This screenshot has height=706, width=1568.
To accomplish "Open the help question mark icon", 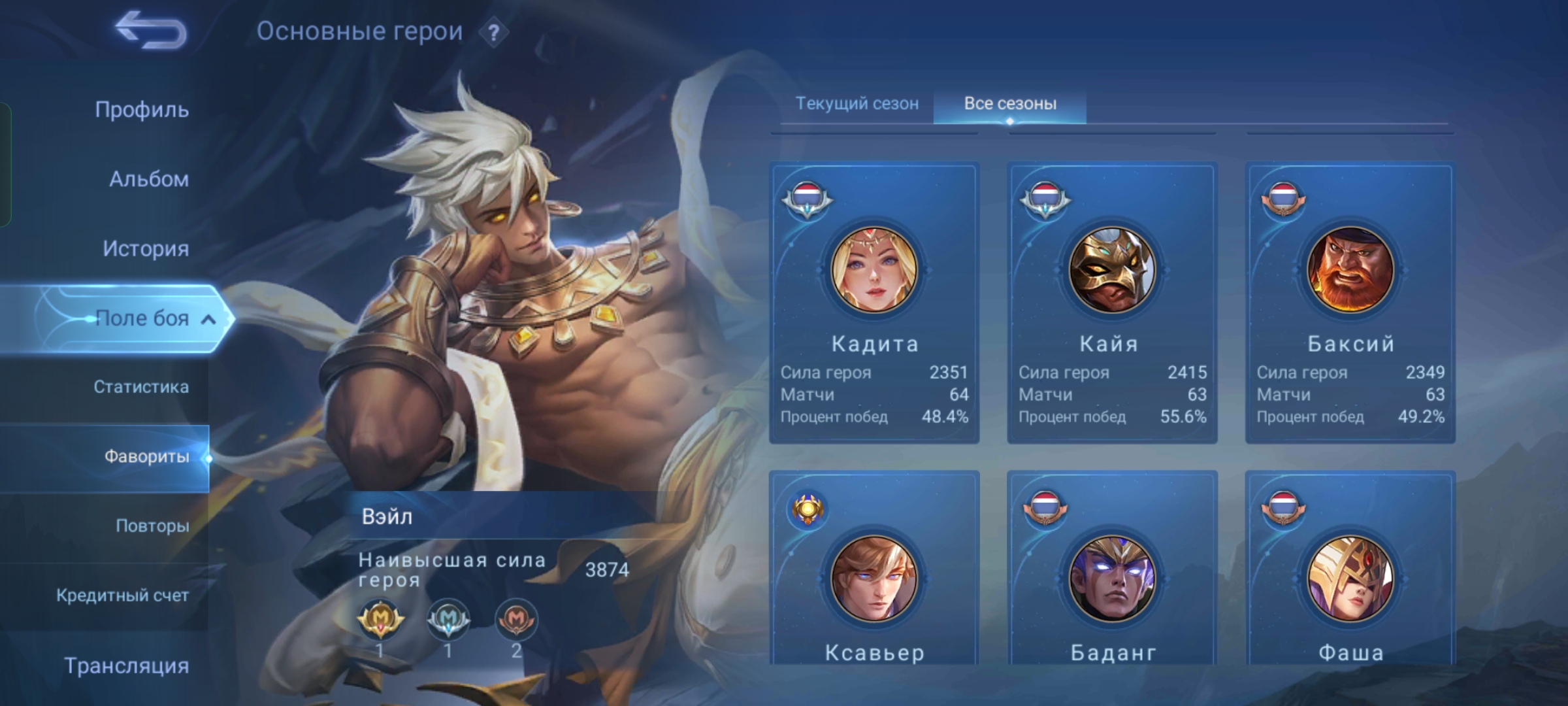I will 494,32.
